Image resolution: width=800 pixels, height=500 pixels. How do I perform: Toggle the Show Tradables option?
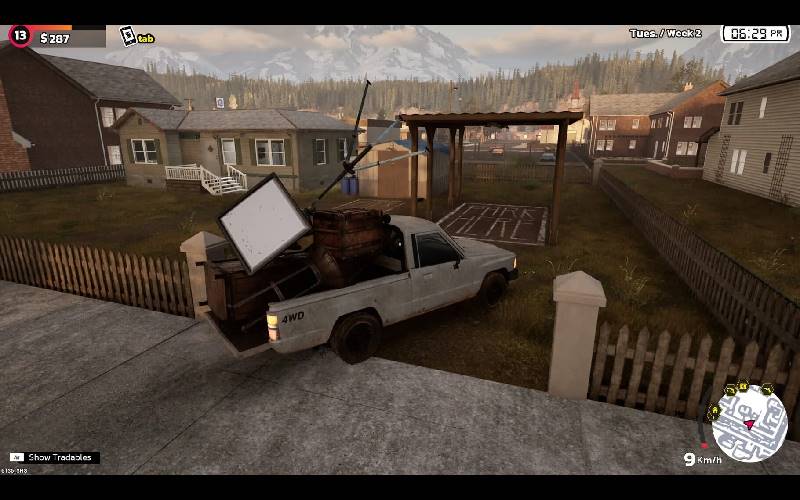coord(53,457)
